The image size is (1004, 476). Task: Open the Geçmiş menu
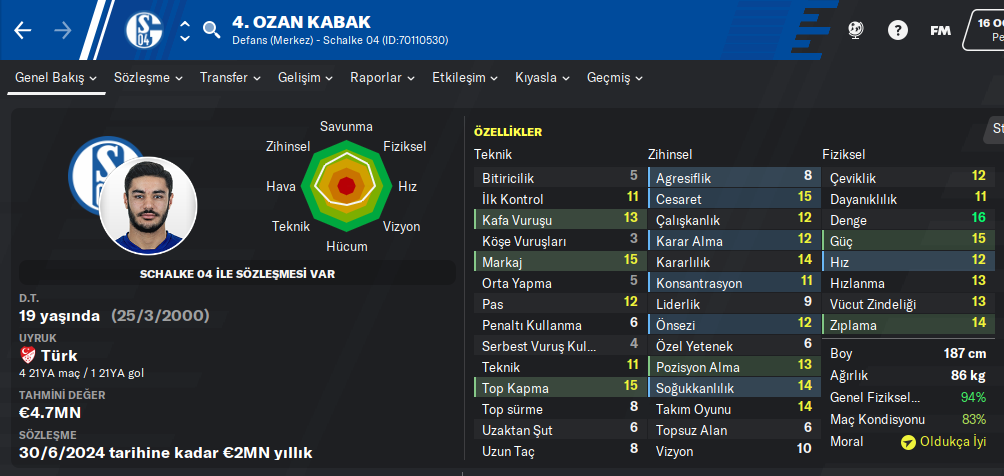click(x=615, y=78)
